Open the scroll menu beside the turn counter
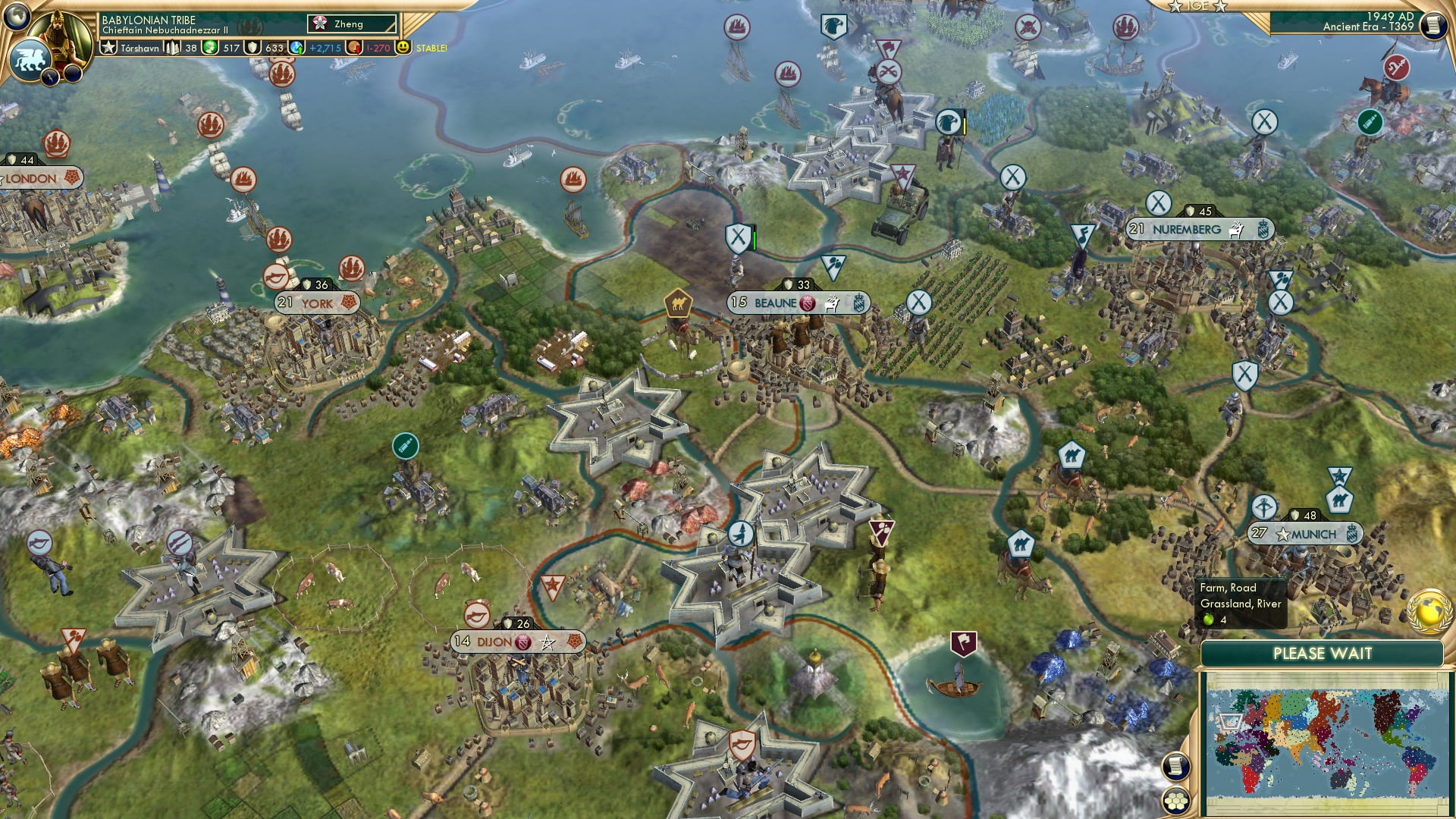 (x=1432, y=25)
